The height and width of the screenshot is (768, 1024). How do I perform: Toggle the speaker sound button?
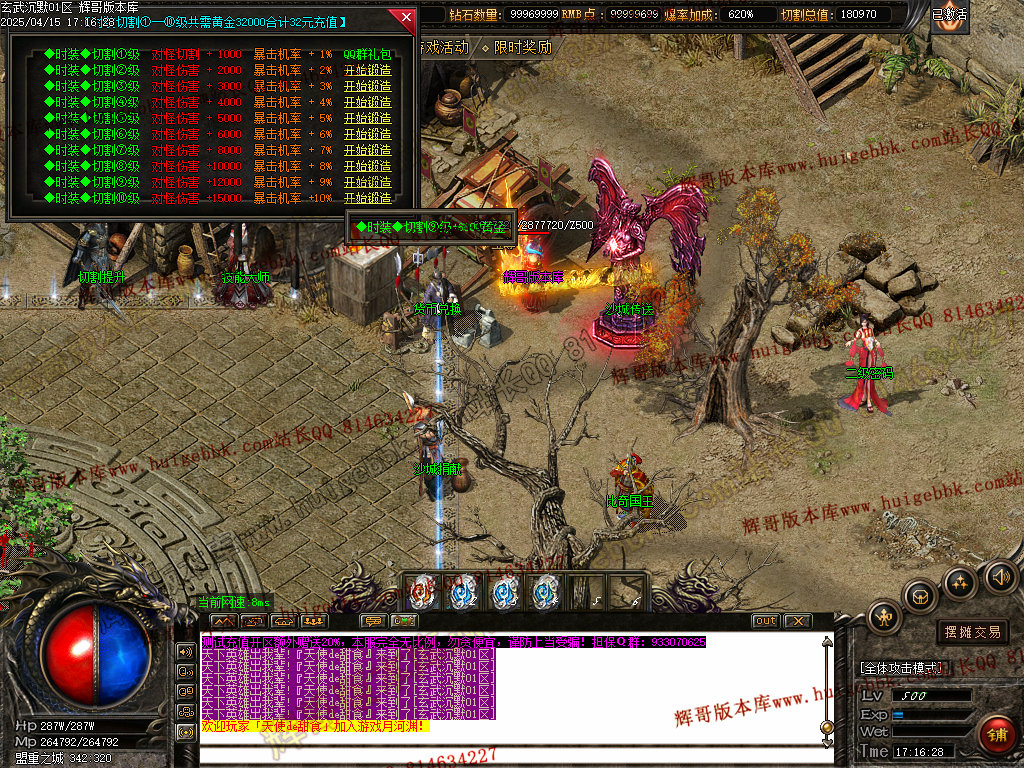[1001, 576]
